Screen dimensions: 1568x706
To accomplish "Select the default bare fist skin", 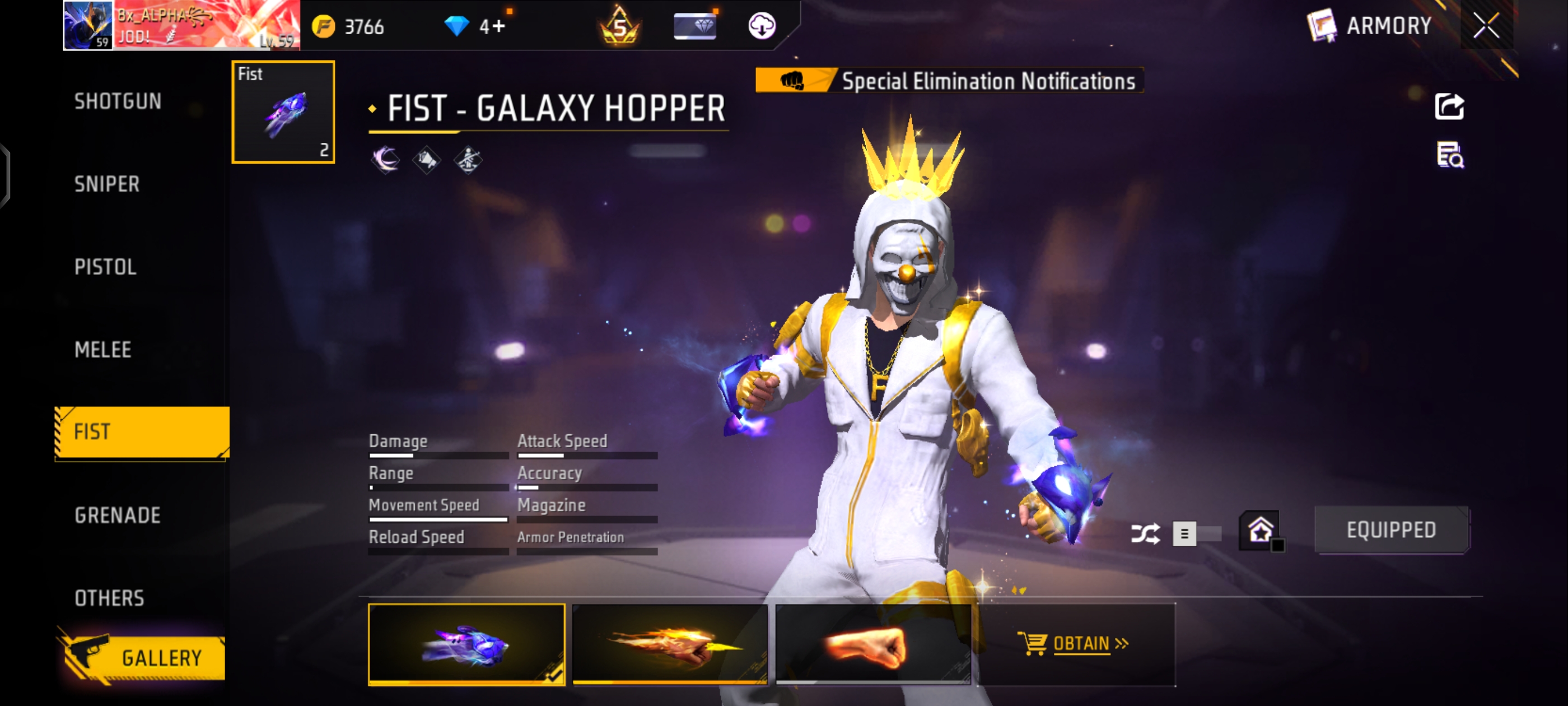I will pos(873,644).
